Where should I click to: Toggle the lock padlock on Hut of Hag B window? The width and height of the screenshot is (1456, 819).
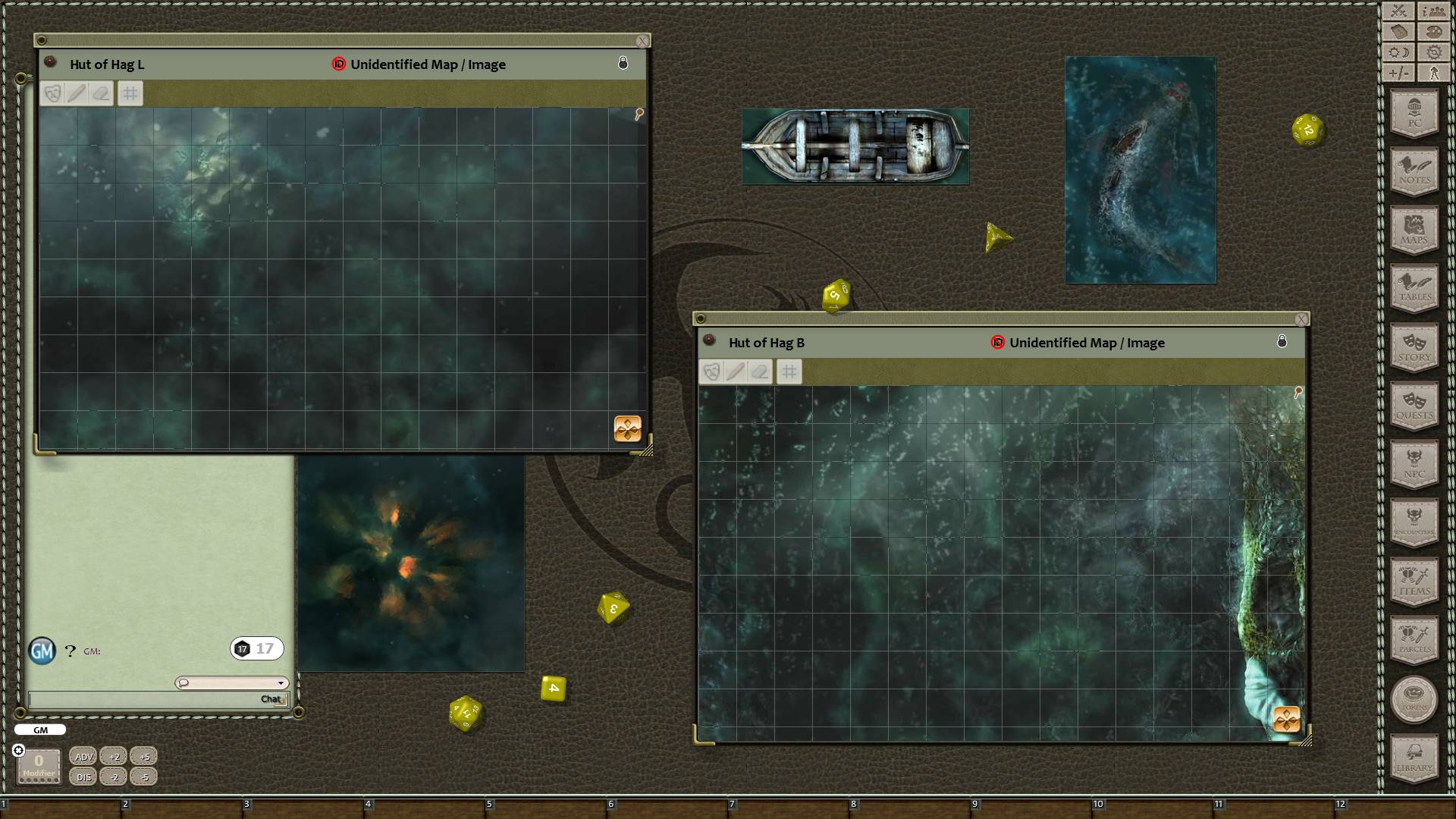click(1282, 340)
